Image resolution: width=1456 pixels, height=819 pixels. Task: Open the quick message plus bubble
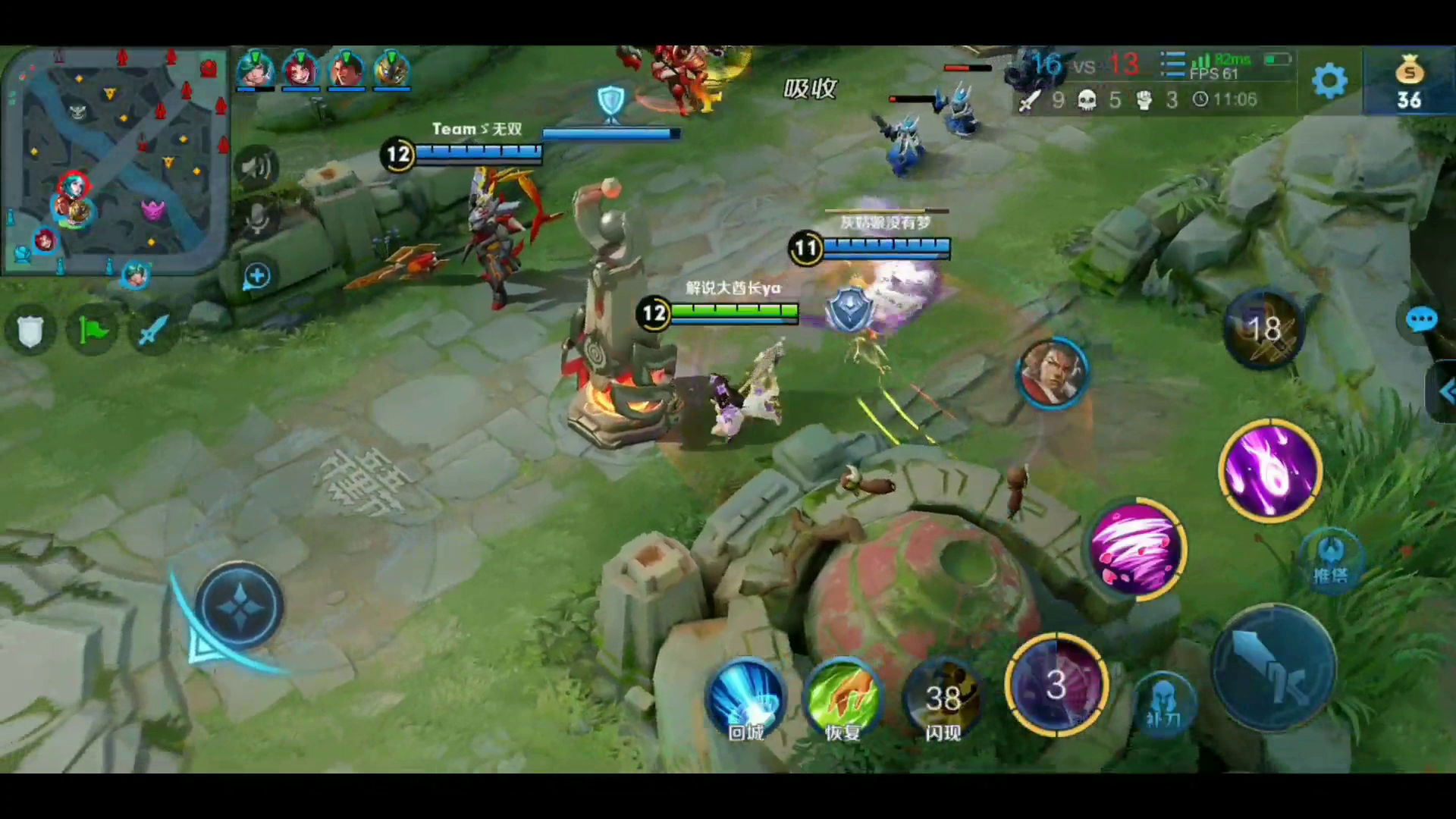[256, 277]
